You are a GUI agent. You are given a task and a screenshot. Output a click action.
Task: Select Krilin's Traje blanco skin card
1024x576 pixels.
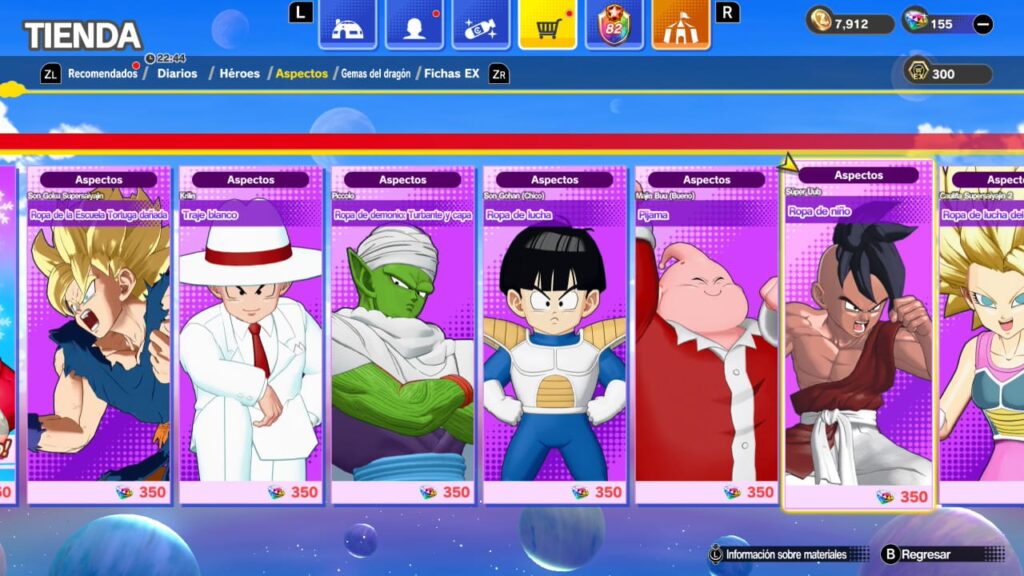(x=251, y=335)
